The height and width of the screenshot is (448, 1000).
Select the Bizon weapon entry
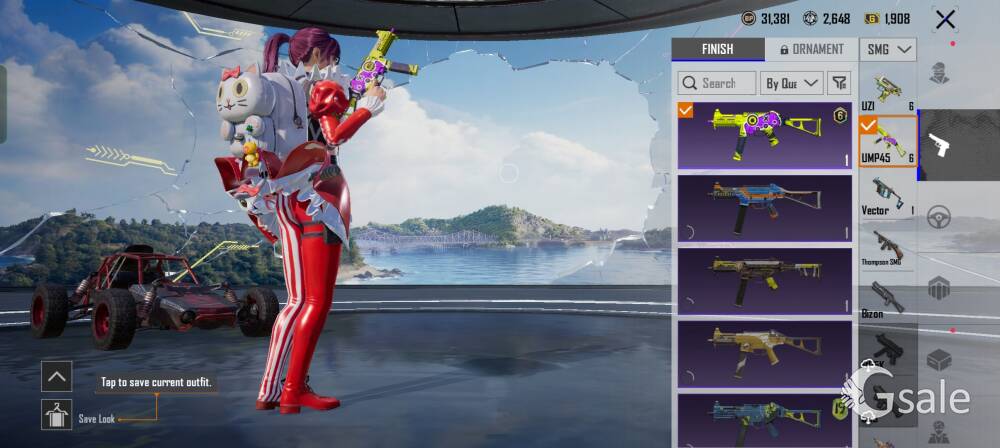point(887,300)
